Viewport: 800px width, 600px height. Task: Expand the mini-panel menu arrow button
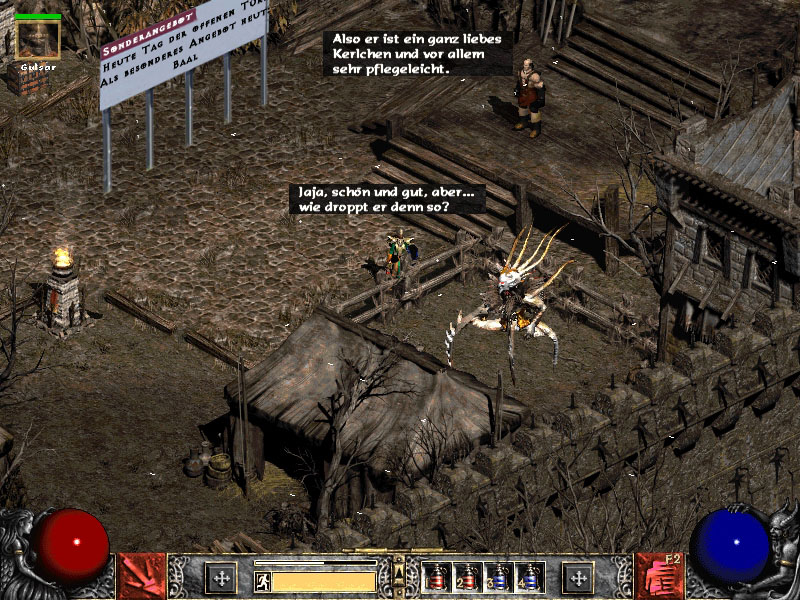pyautogui.click(x=399, y=572)
